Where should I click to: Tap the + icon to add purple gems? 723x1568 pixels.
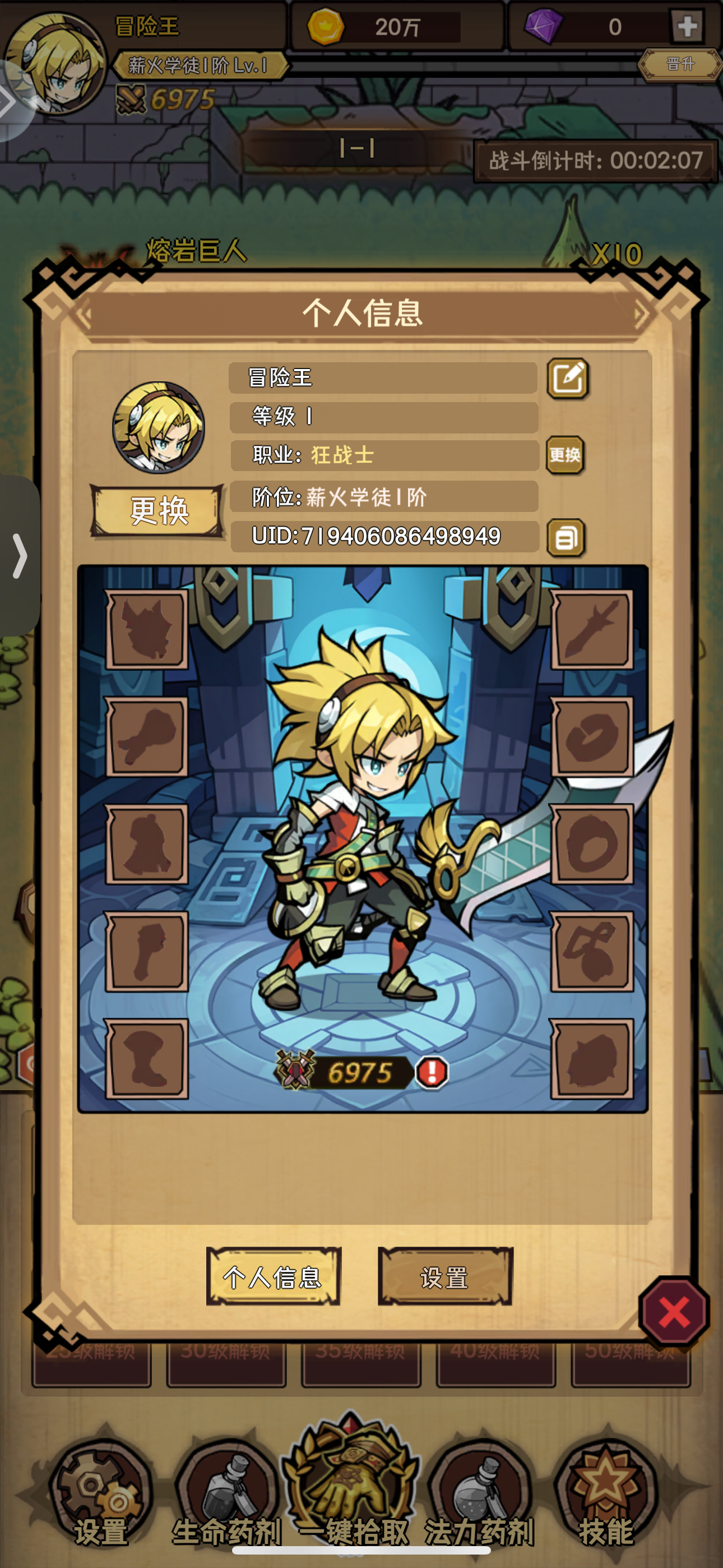688,27
